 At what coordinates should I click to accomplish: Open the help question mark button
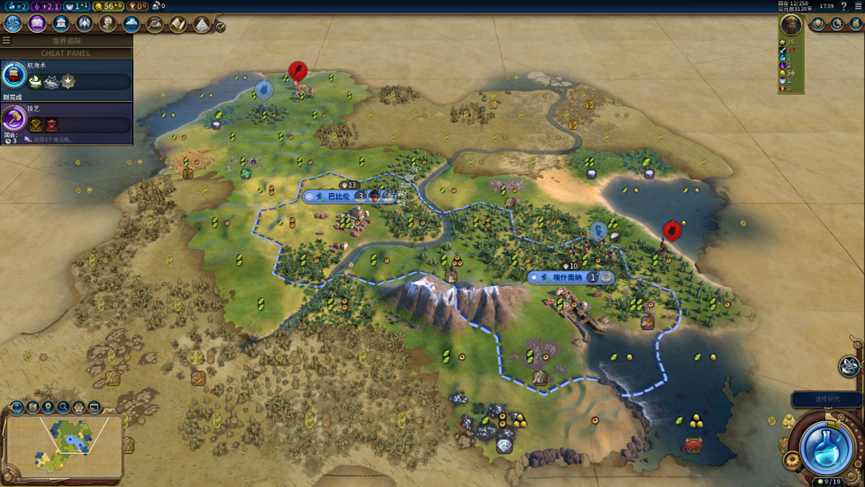tap(844, 6)
